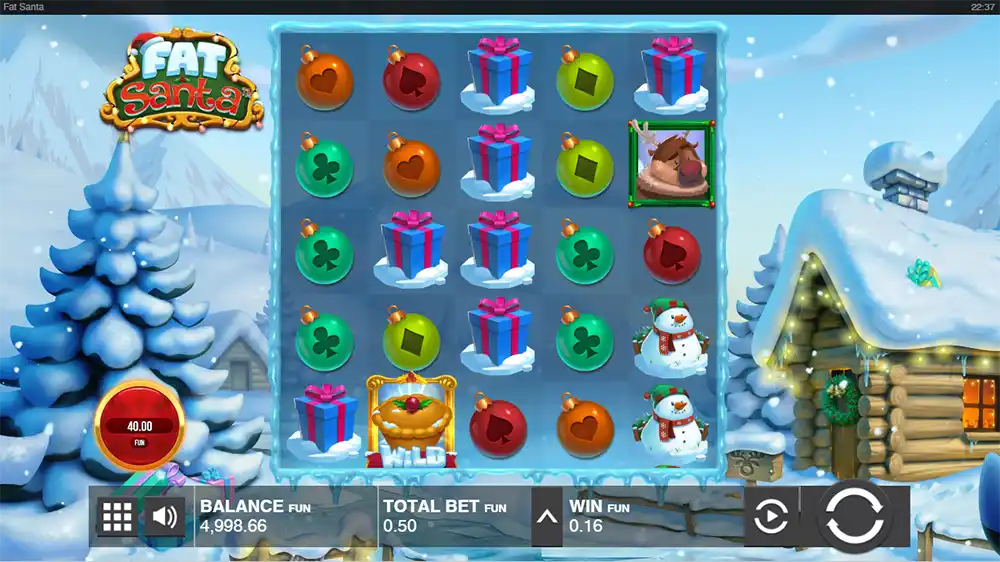This screenshot has height=562, width=1000.
Task: Click the red 40.00 buy feature button
Action: (x=139, y=426)
